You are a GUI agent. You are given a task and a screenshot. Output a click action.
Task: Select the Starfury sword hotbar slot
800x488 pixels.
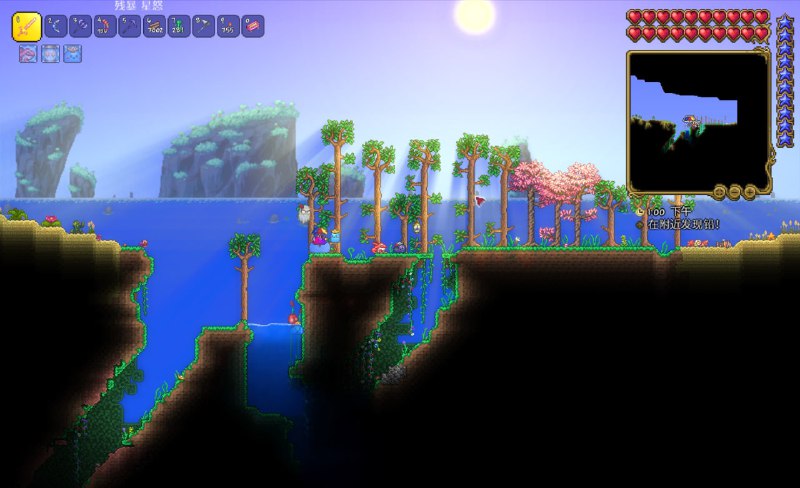click(26, 26)
